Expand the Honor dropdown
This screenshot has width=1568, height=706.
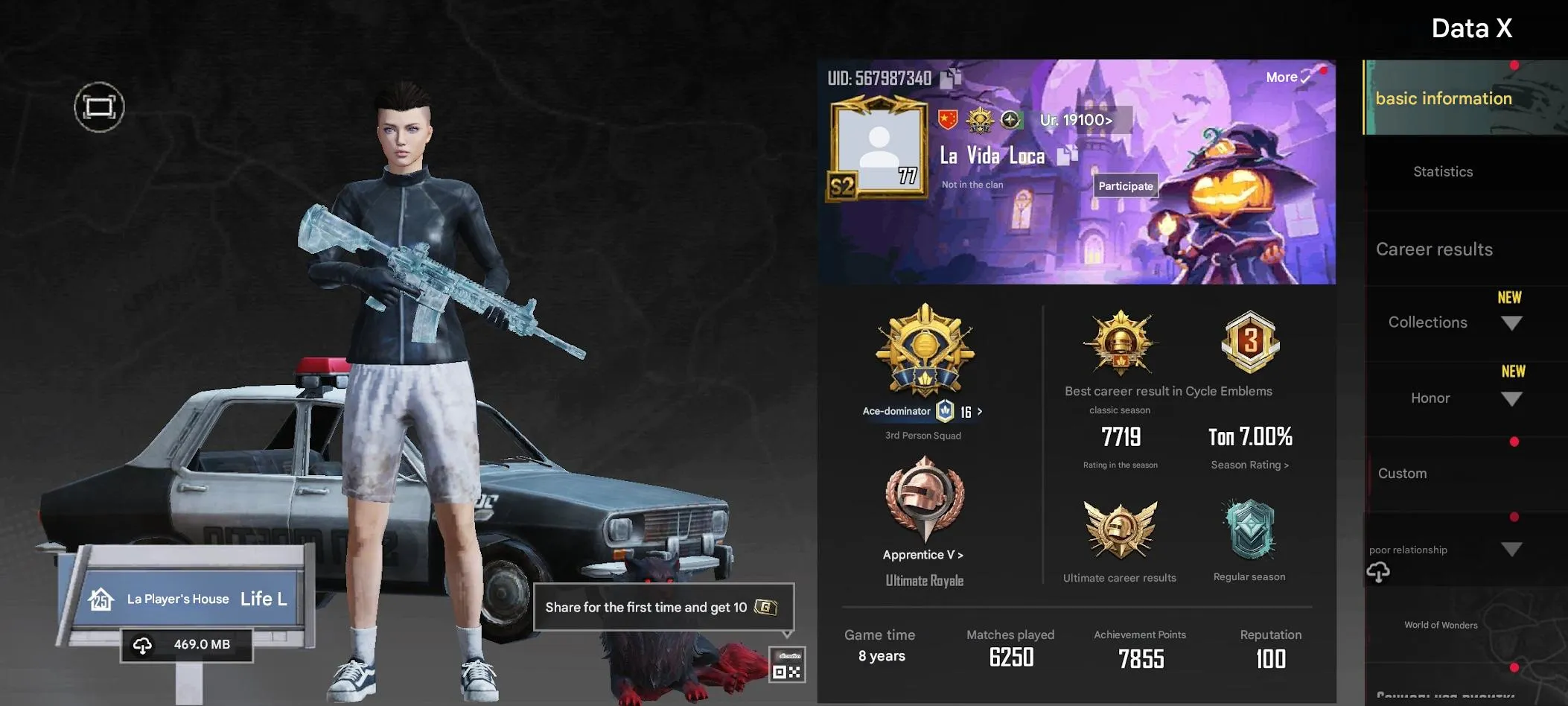pyautogui.click(x=1512, y=398)
